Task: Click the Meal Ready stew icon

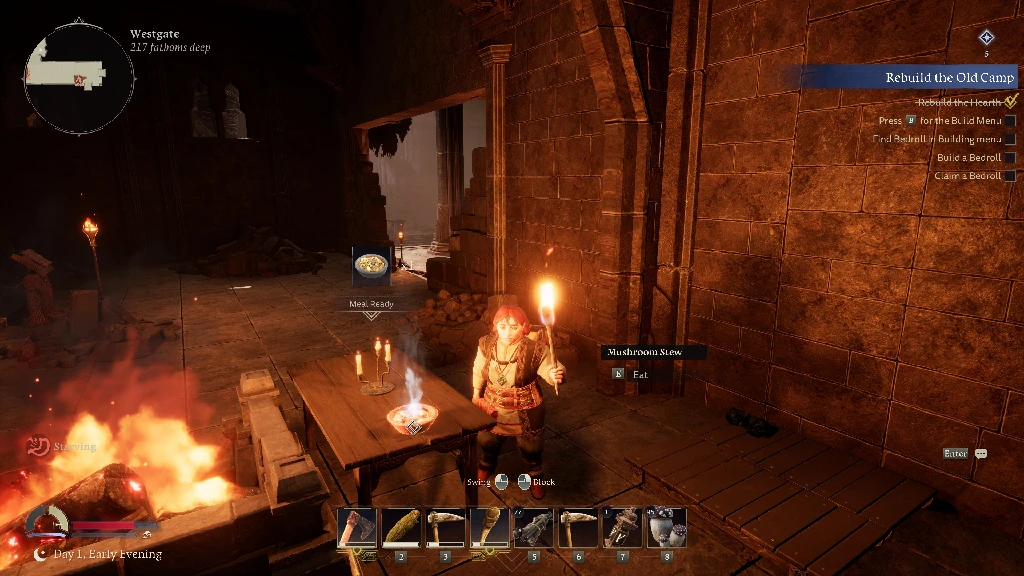Action: 372,268
